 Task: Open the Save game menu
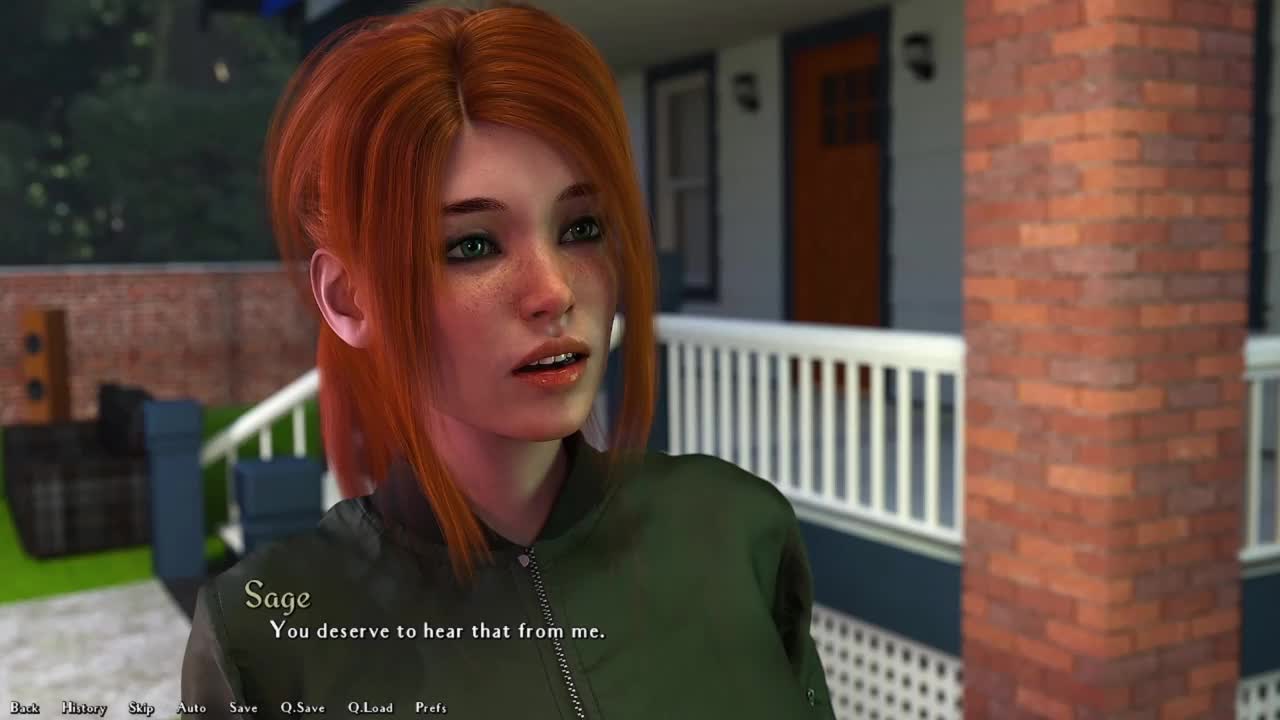tap(243, 708)
